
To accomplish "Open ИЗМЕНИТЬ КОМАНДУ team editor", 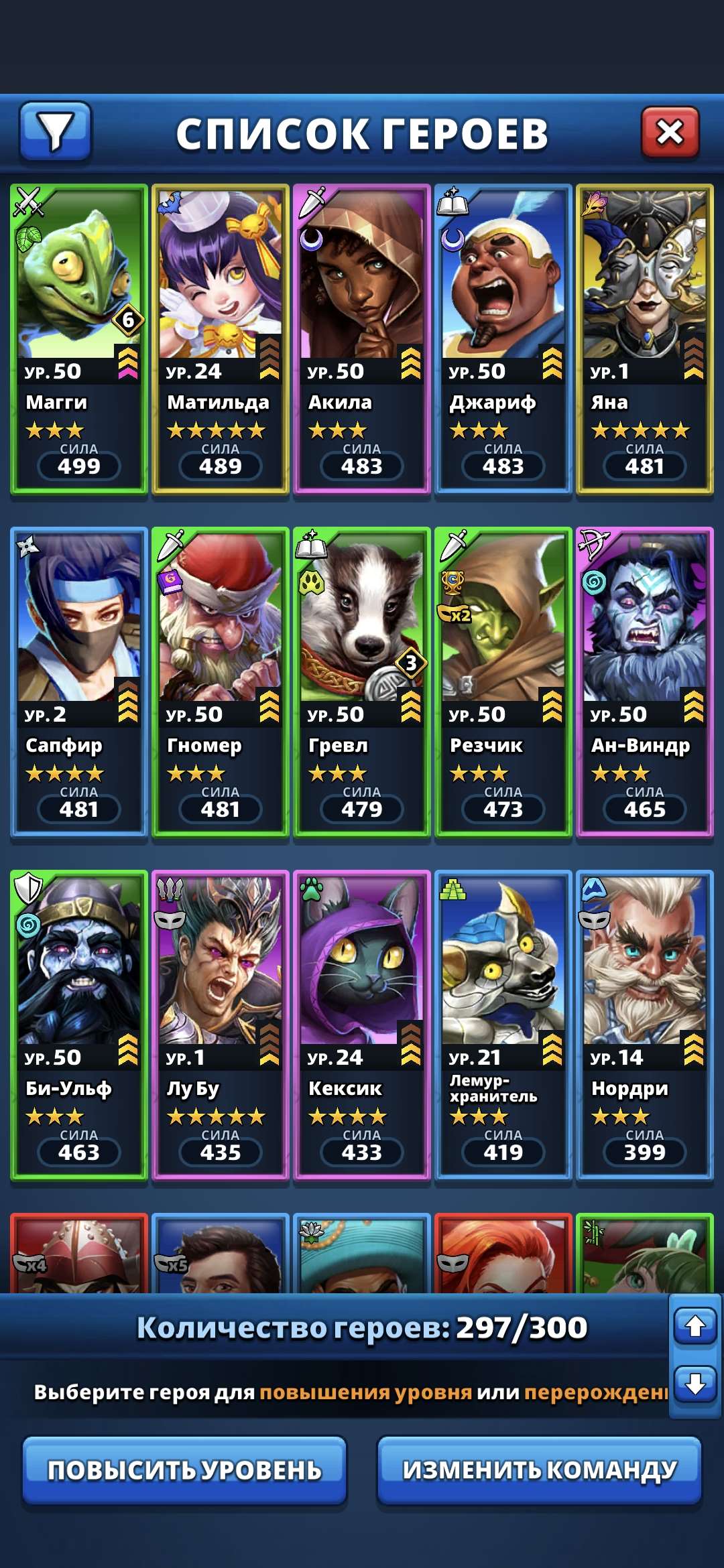I will click(540, 1470).
